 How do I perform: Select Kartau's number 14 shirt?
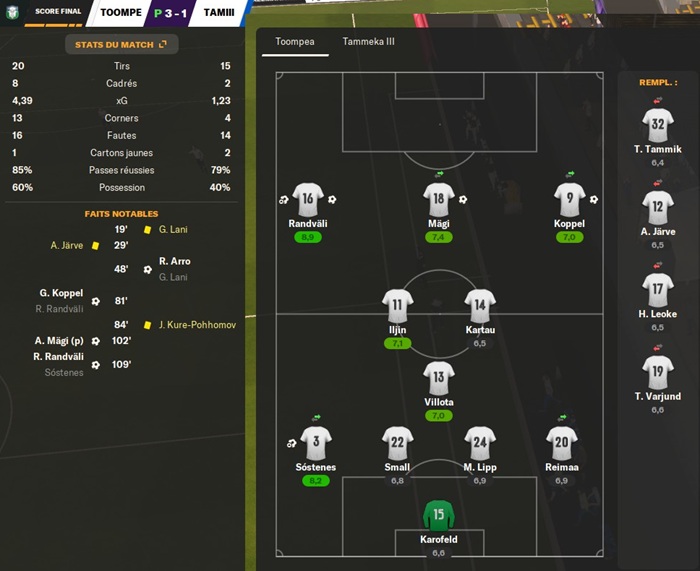480,304
